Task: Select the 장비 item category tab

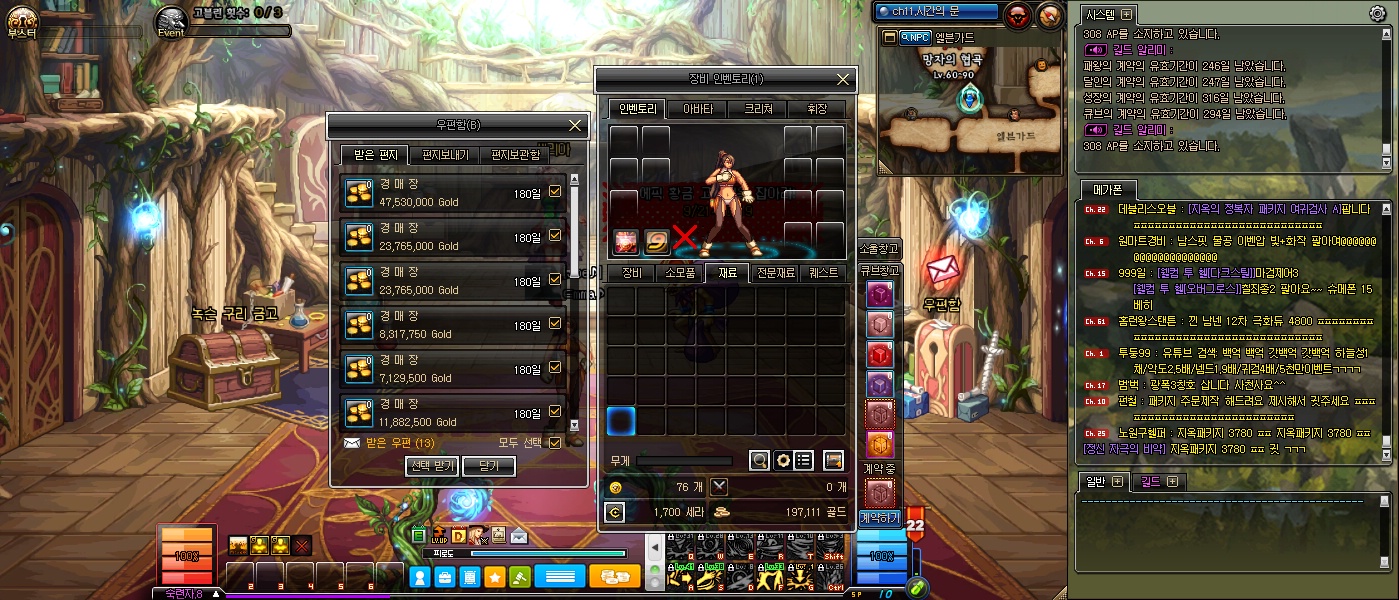Action: (x=632, y=272)
